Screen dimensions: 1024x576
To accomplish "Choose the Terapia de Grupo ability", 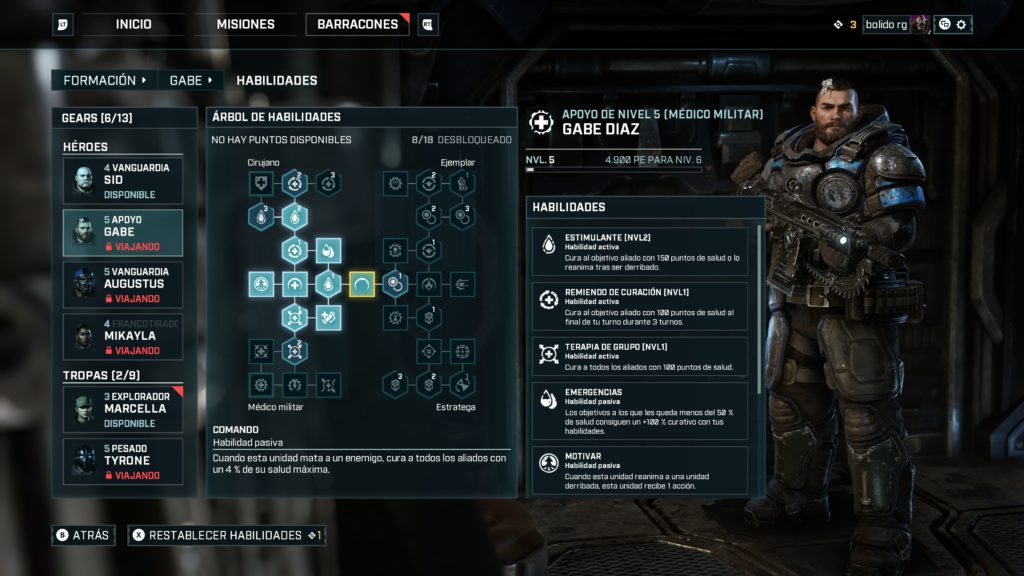I will (x=640, y=356).
